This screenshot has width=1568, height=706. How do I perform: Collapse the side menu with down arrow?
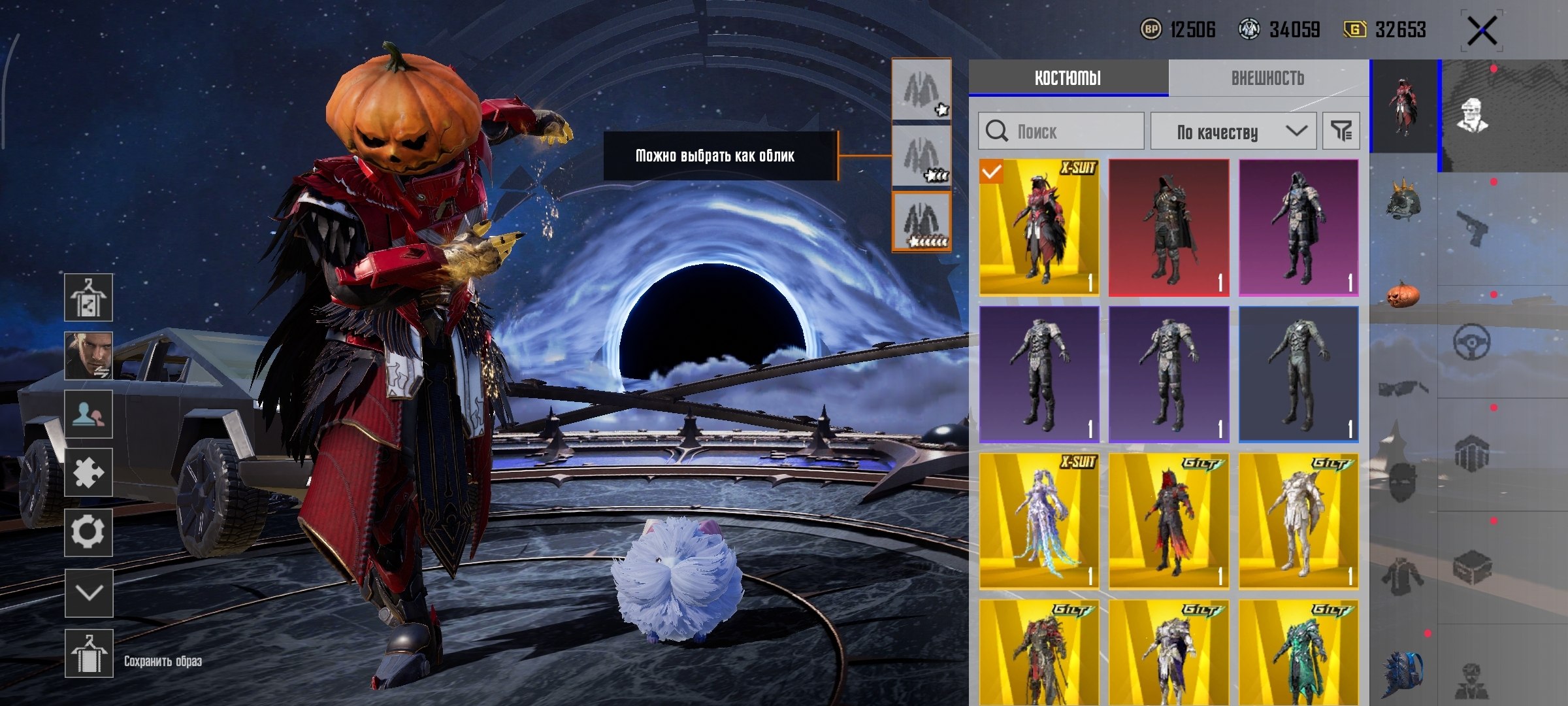click(x=89, y=593)
